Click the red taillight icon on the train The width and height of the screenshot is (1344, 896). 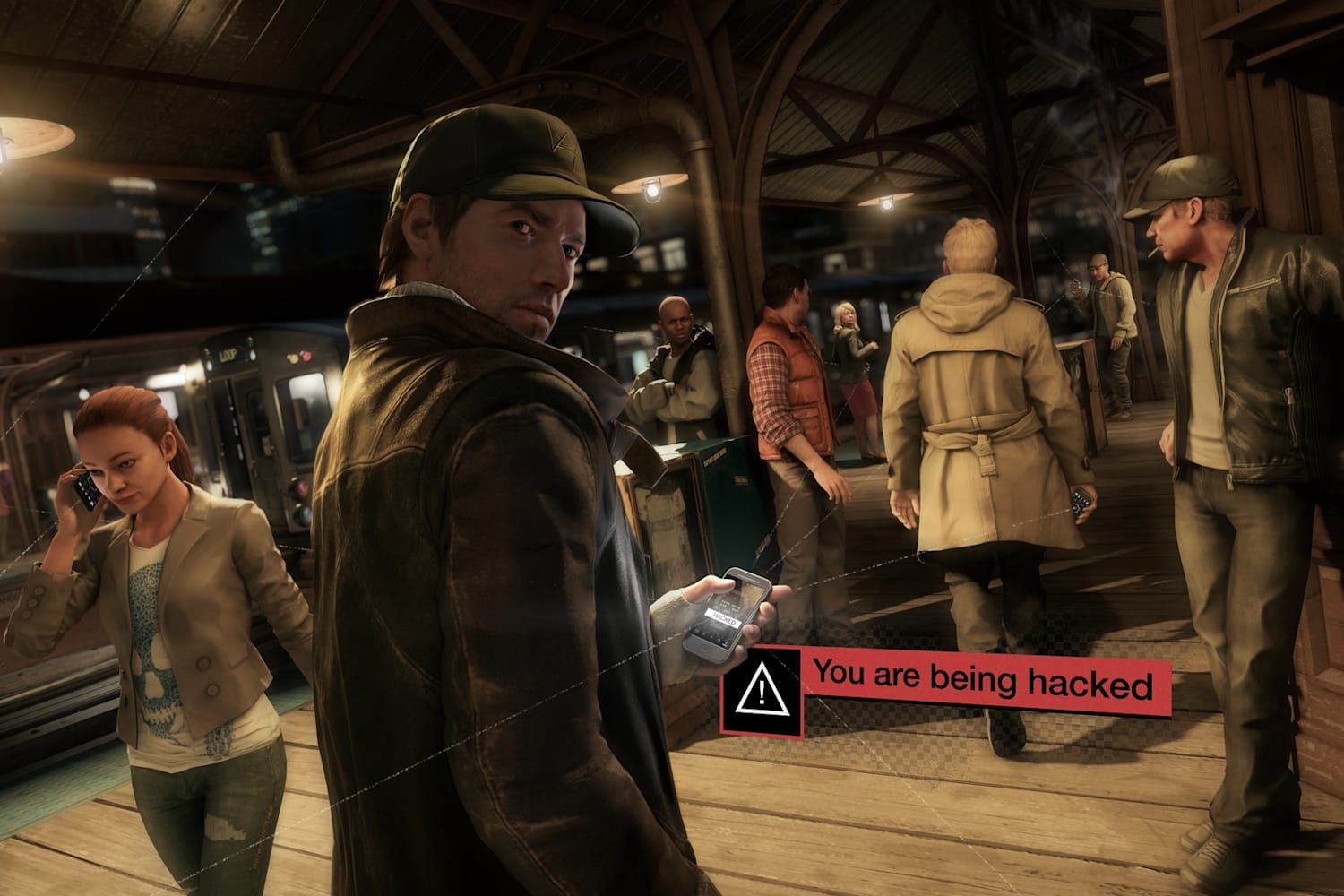(306, 356)
